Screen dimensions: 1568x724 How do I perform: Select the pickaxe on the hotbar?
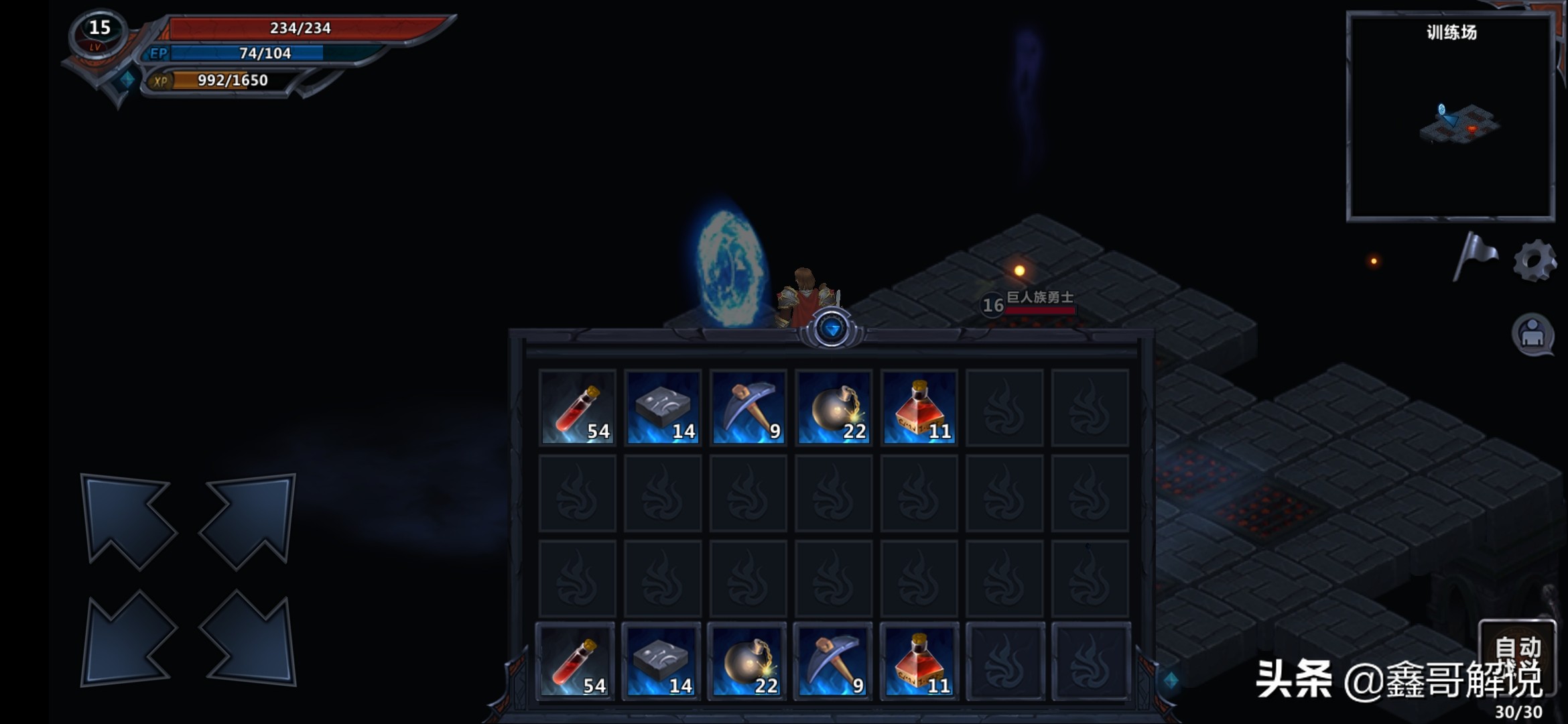833,662
